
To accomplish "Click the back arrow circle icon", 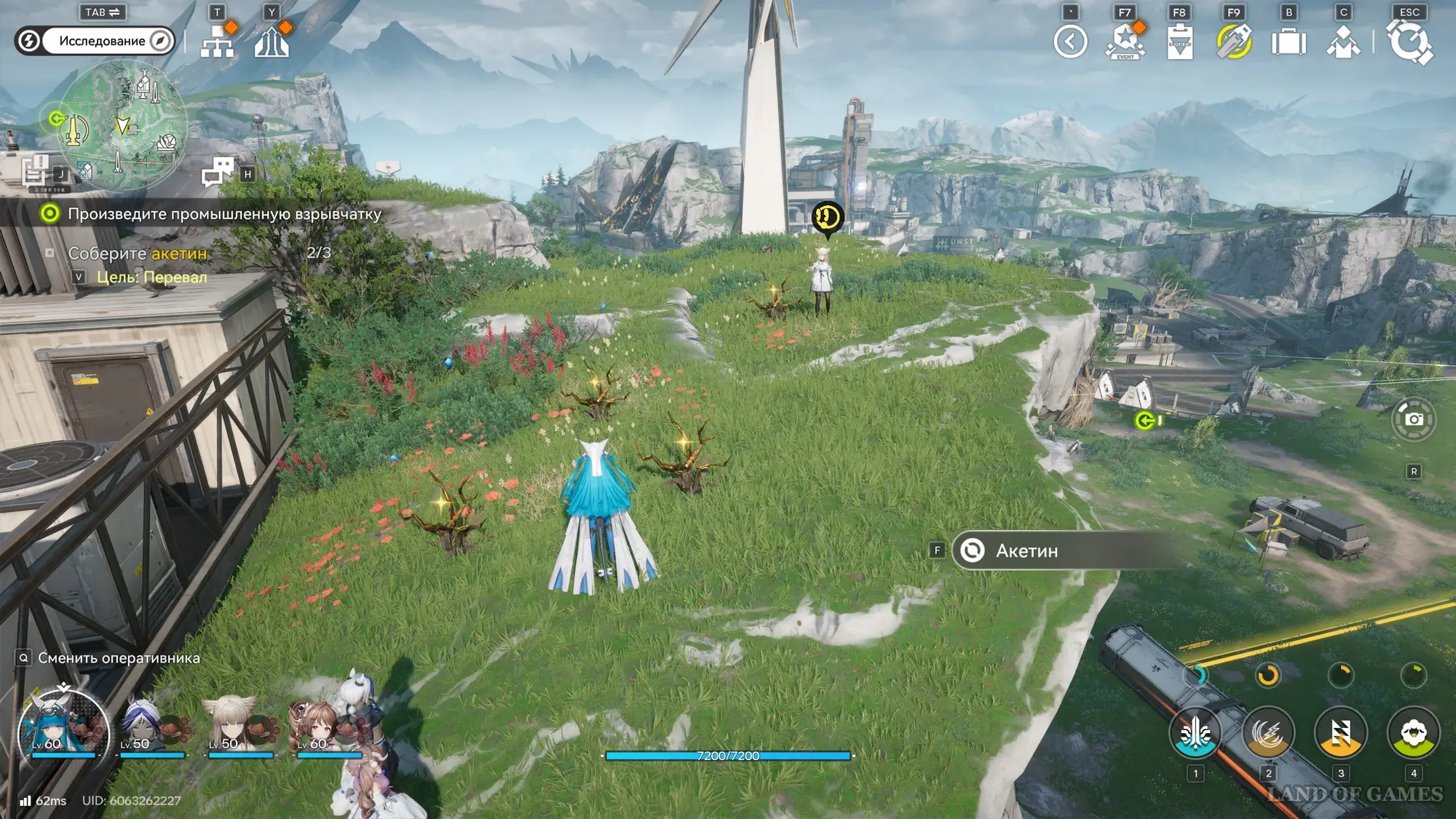I will (1070, 41).
